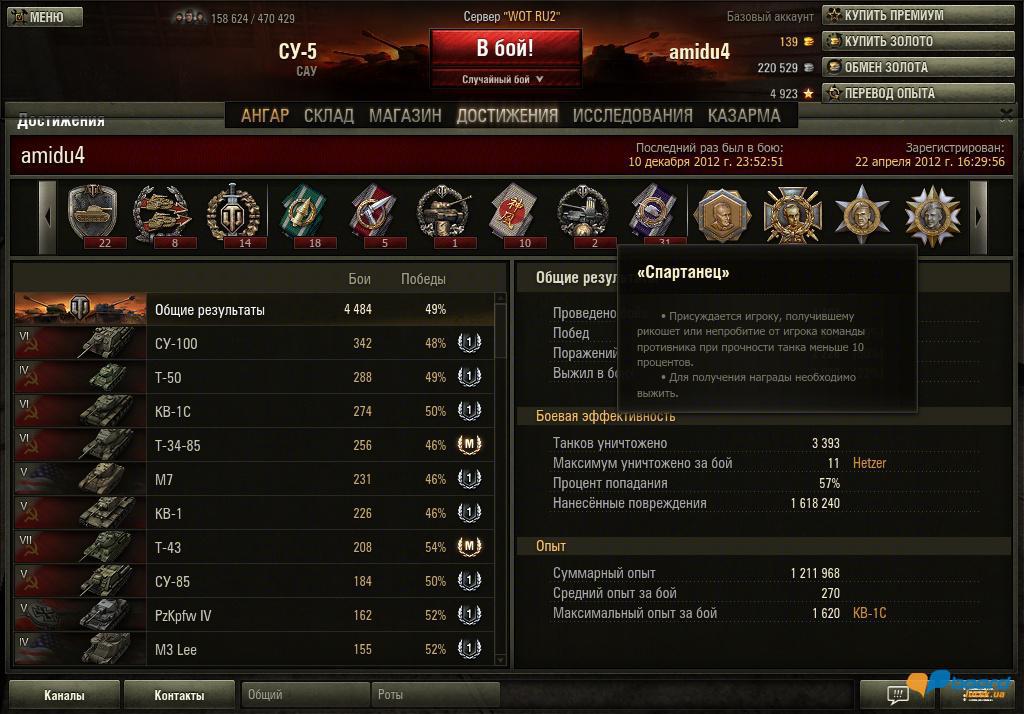Open the Магазин tab

405,116
